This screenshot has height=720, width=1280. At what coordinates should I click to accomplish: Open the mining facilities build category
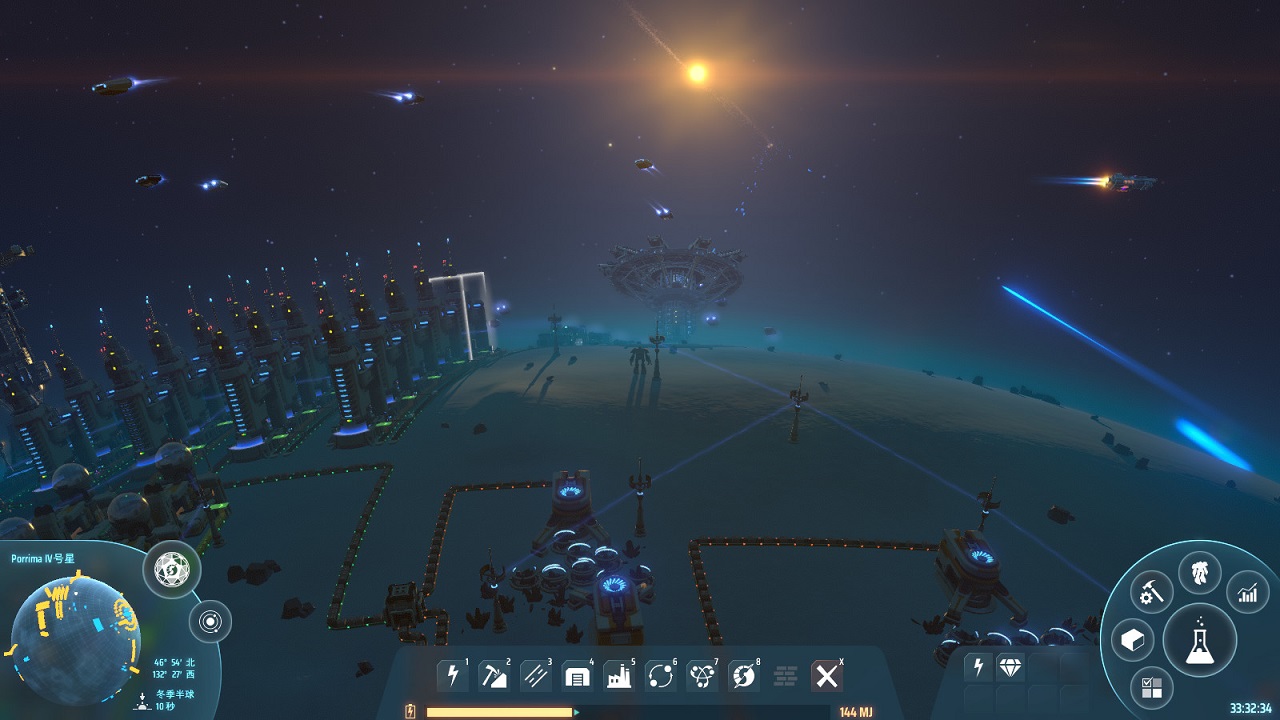pyautogui.click(x=494, y=675)
